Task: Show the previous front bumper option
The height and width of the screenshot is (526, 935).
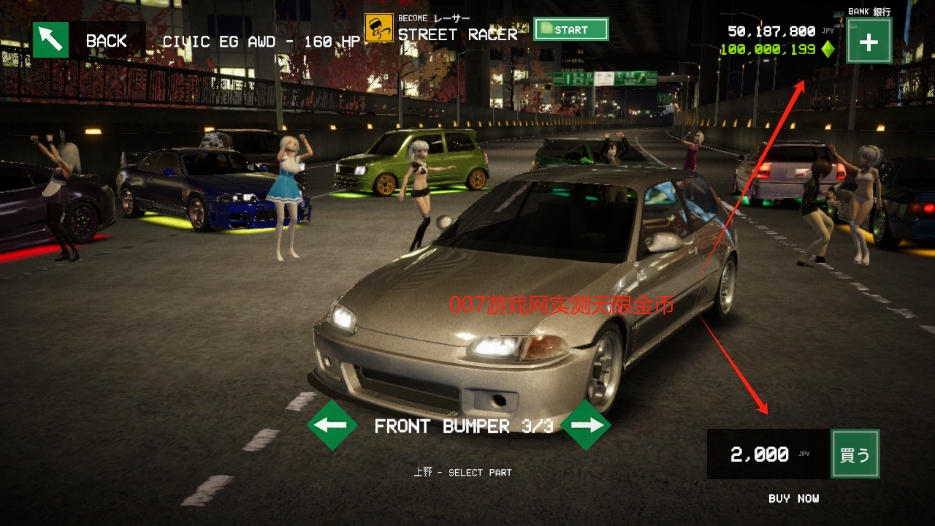Action: [332, 425]
